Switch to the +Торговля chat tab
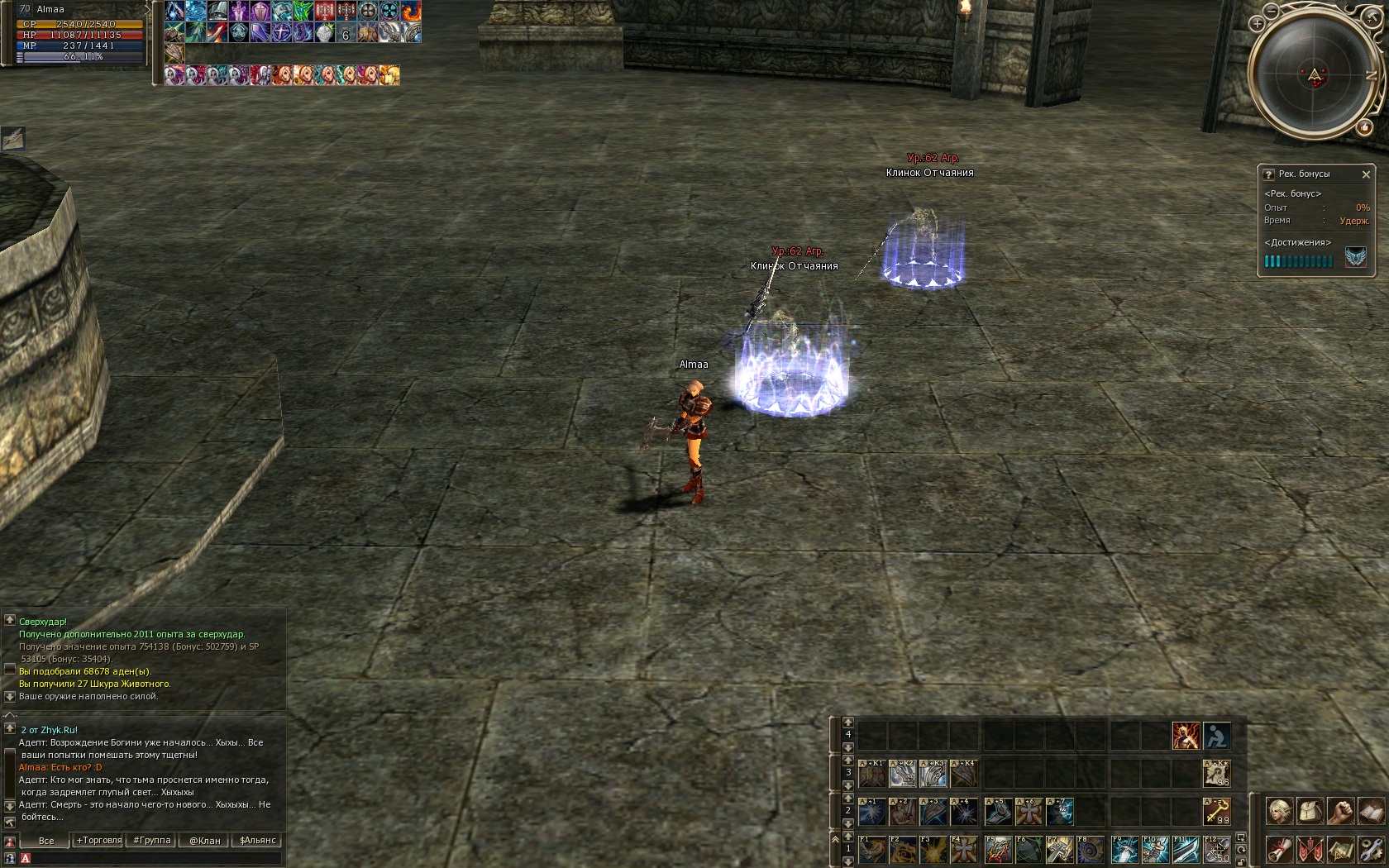Screen dimensions: 1389x868 pos(99,841)
